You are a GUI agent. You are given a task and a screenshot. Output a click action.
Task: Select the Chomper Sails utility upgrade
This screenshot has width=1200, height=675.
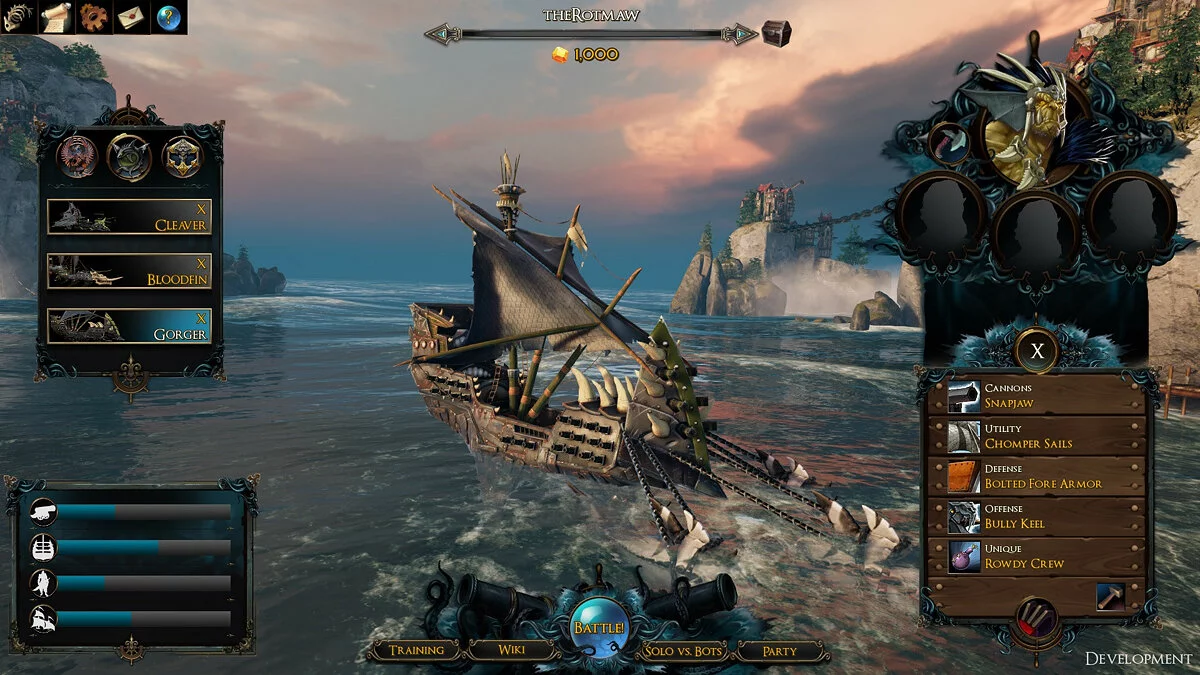pos(1036,436)
